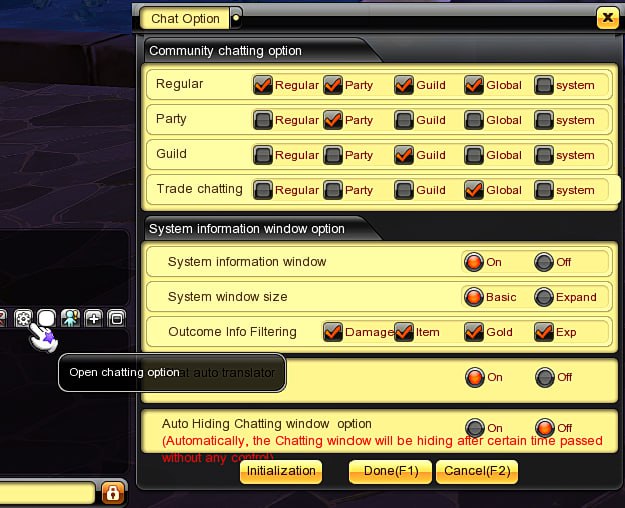Close the Chat Option window
The image size is (625, 508).
(x=606, y=18)
